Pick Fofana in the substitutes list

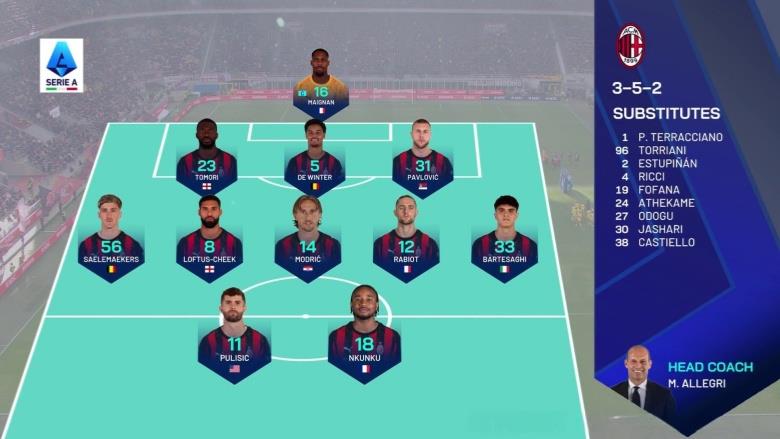click(658, 189)
